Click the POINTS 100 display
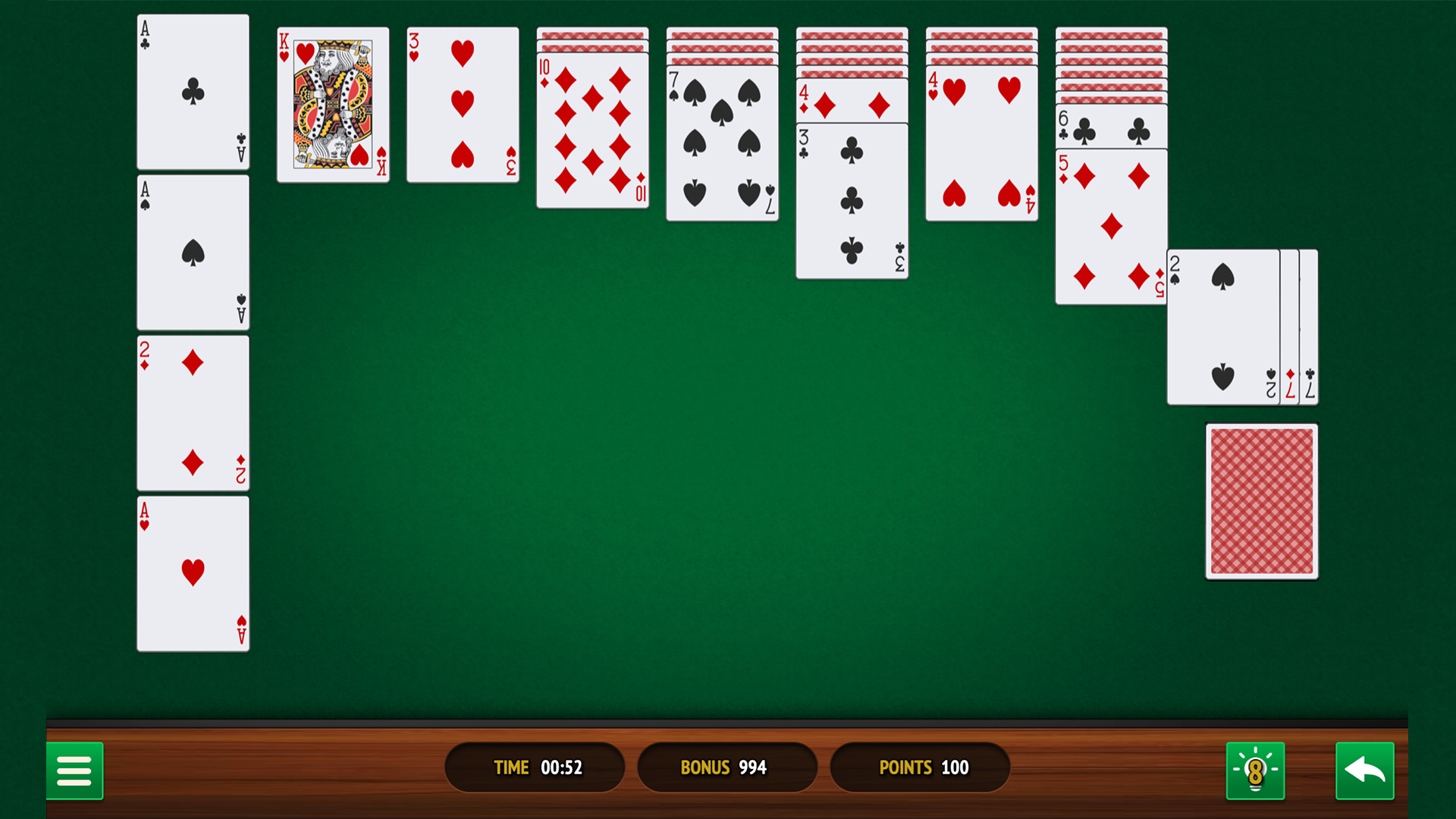This screenshot has width=1456, height=819. [x=920, y=767]
